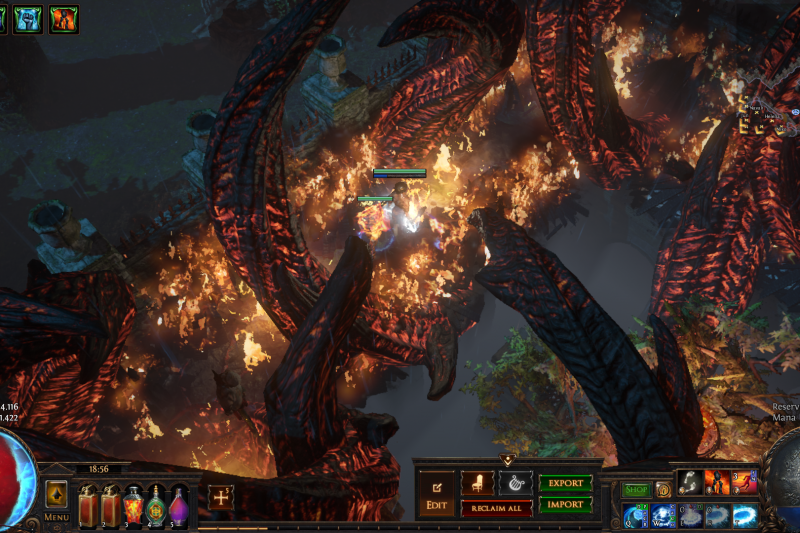Open the hideout music harp icon
The width and height of the screenshot is (800, 533).
point(515,483)
